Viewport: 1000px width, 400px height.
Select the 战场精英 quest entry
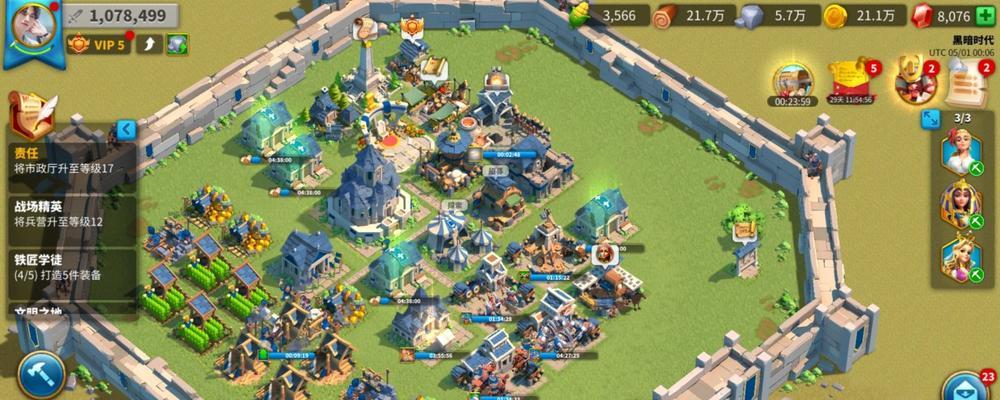click(x=70, y=214)
